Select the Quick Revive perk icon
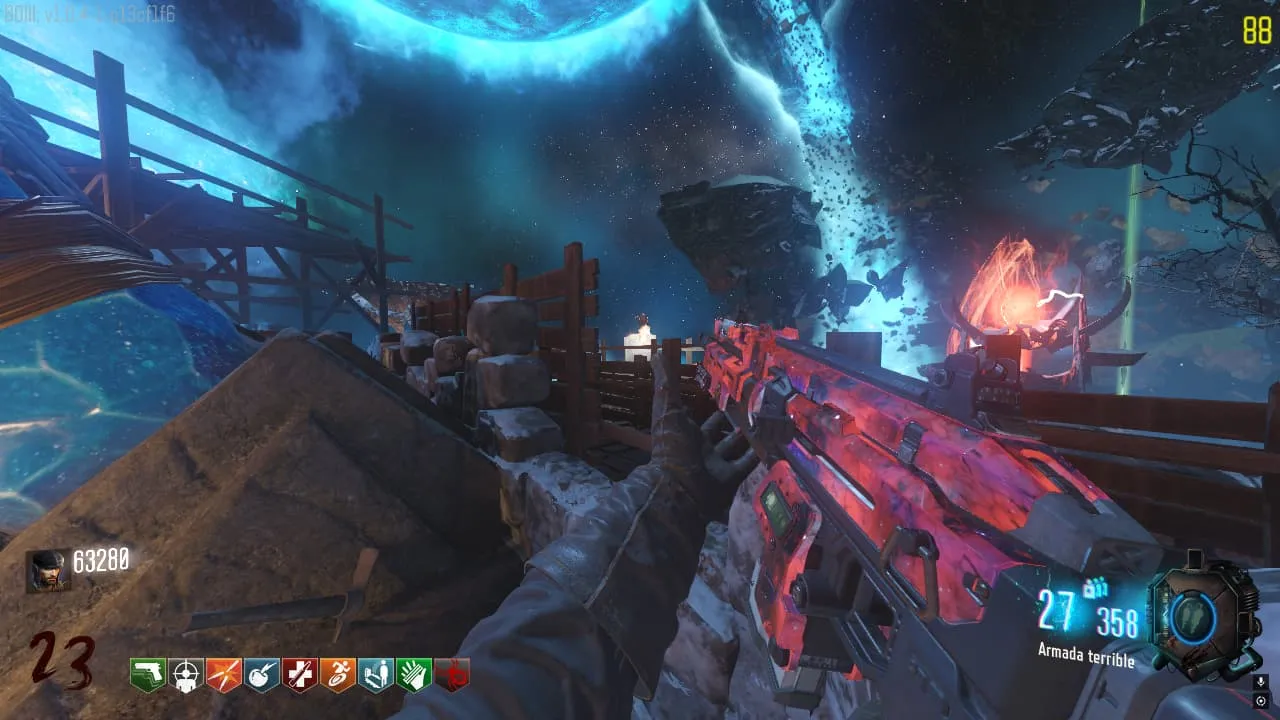This screenshot has width=1280, height=720. pyautogui.click(x=376, y=675)
